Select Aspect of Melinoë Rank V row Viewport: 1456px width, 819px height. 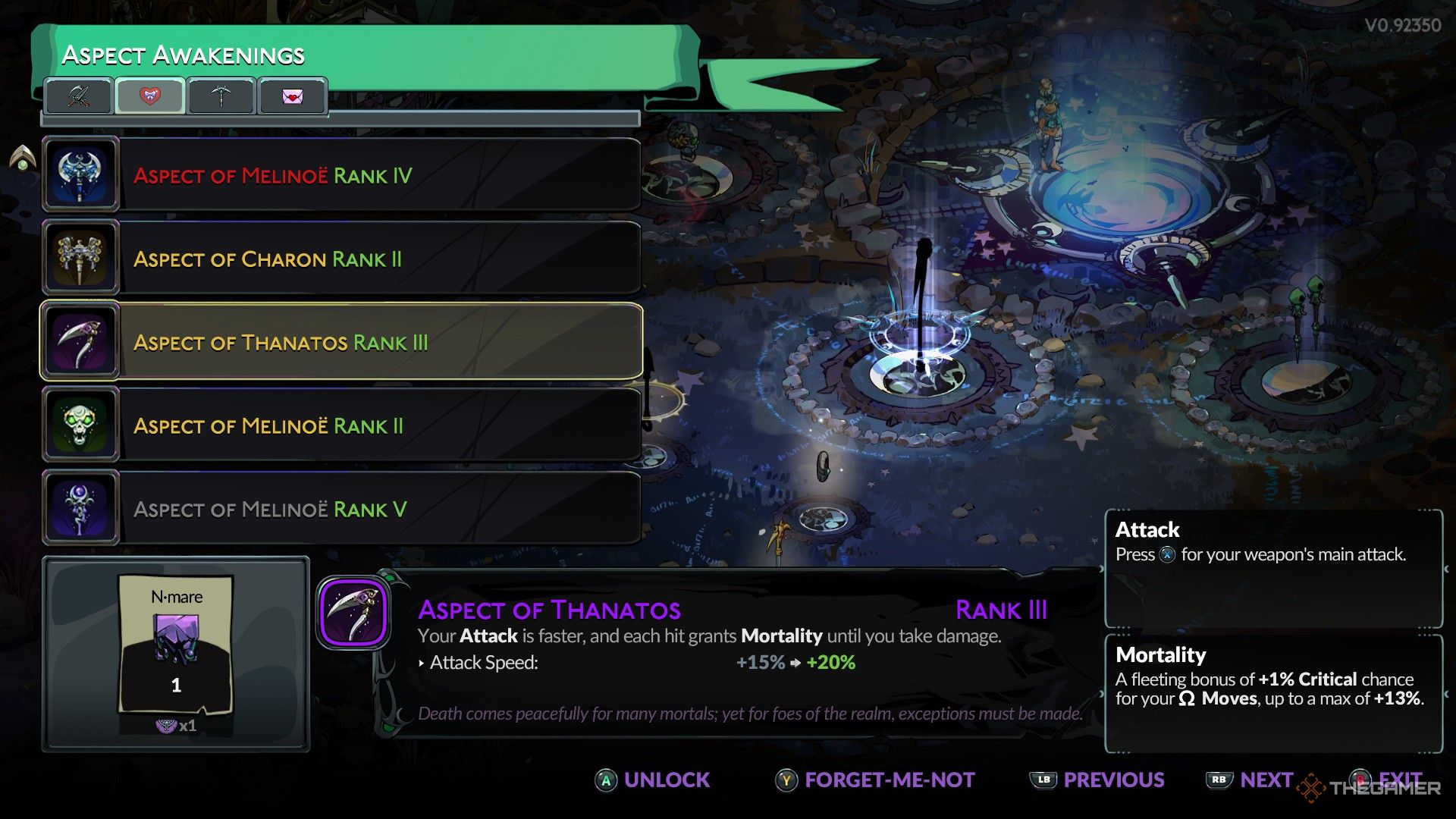point(341,509)
